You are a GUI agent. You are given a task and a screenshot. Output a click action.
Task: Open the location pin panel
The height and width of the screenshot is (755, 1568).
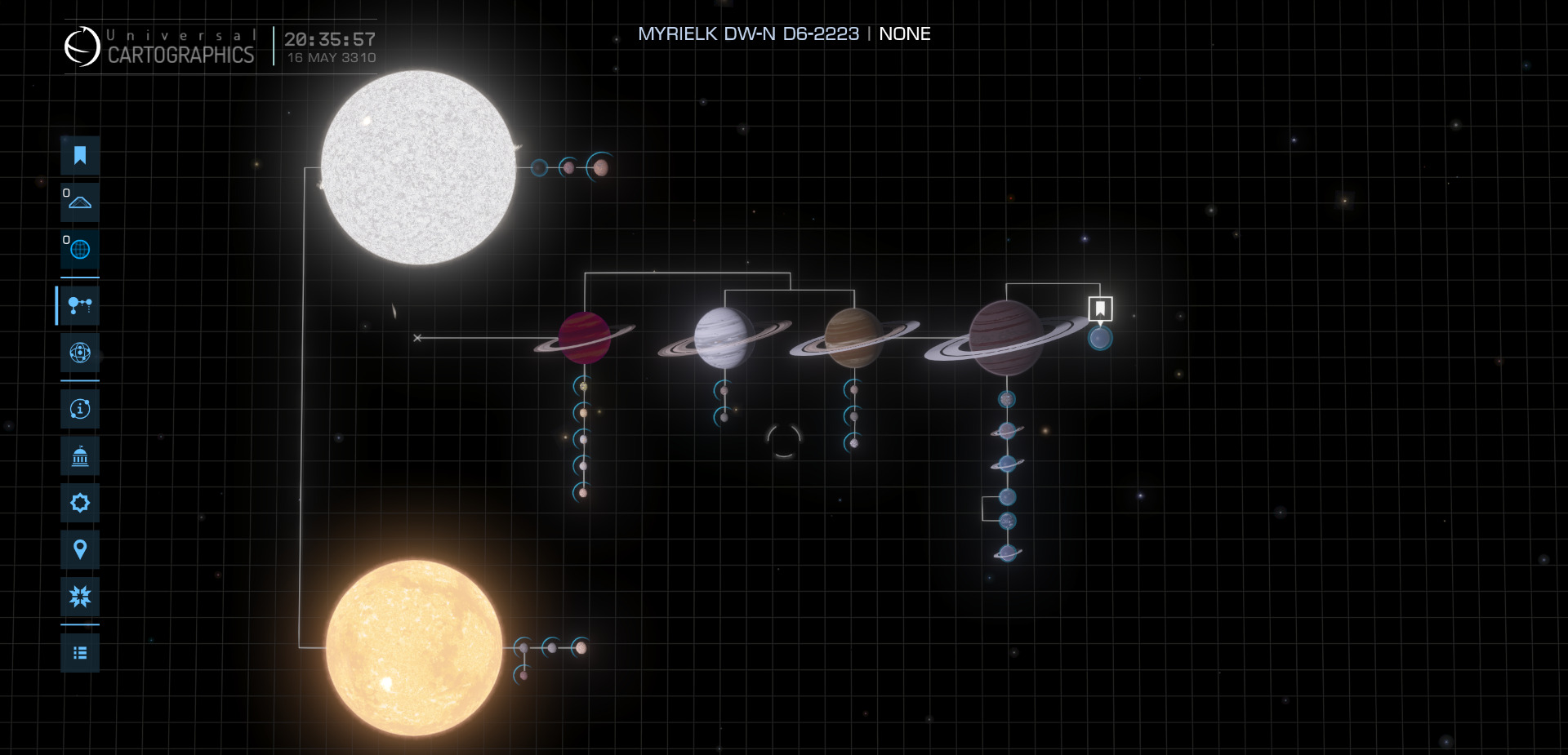(80, 549)
